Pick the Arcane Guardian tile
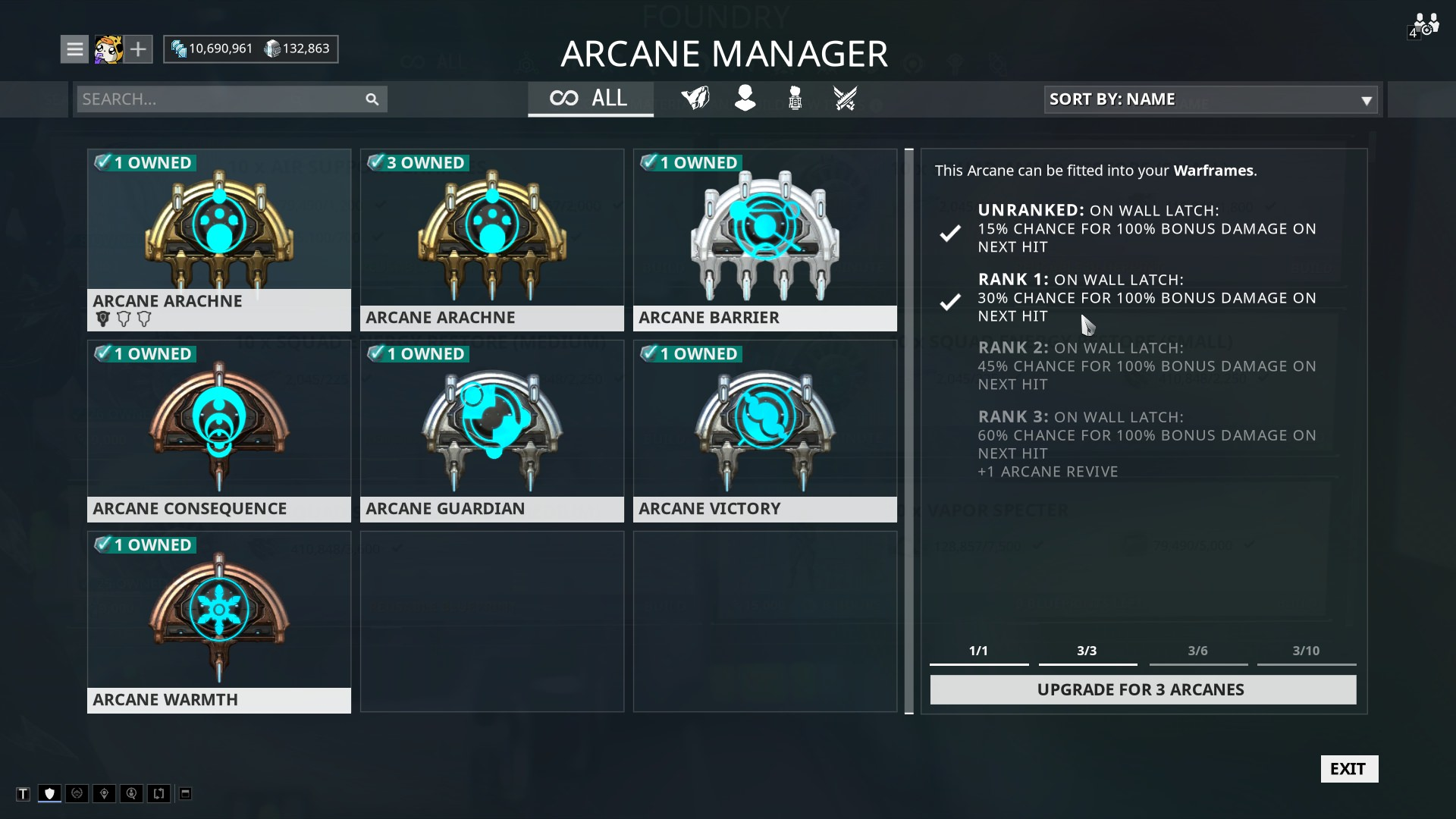 (491, 431)
